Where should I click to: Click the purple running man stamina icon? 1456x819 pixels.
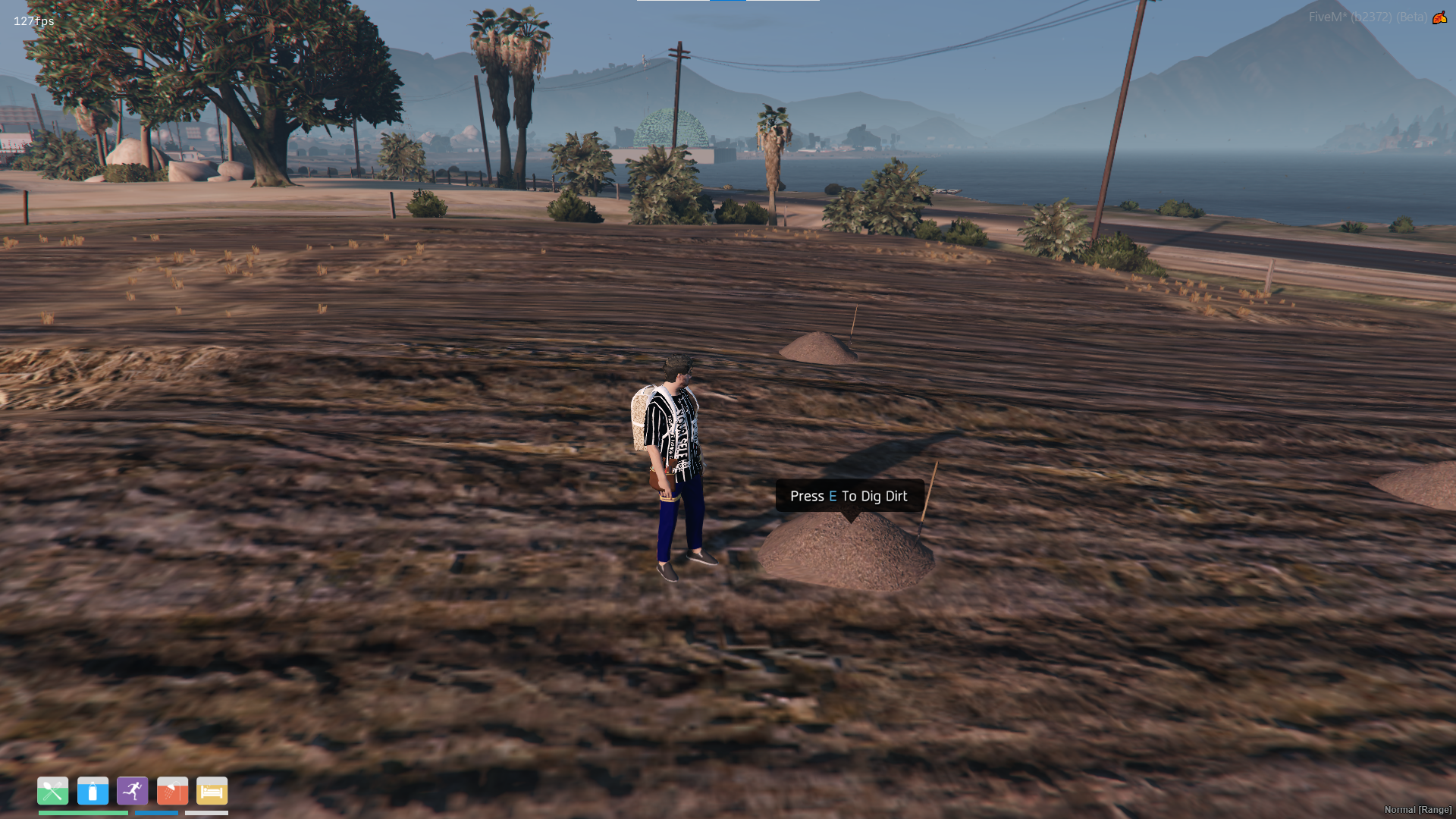click(x=133, y=791)
